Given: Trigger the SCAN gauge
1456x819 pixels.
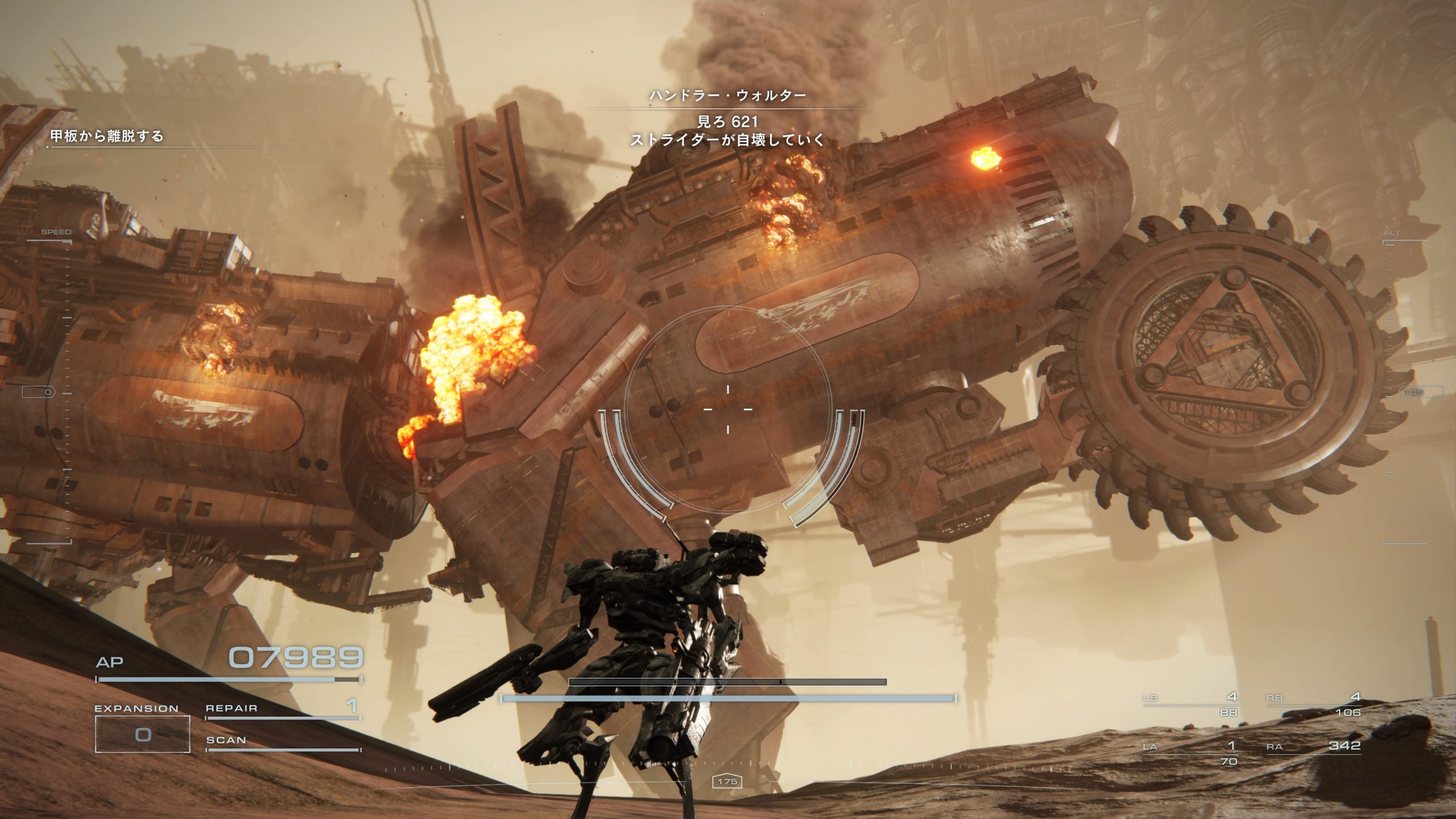Looking at the screenshot, I should [282, 742].
